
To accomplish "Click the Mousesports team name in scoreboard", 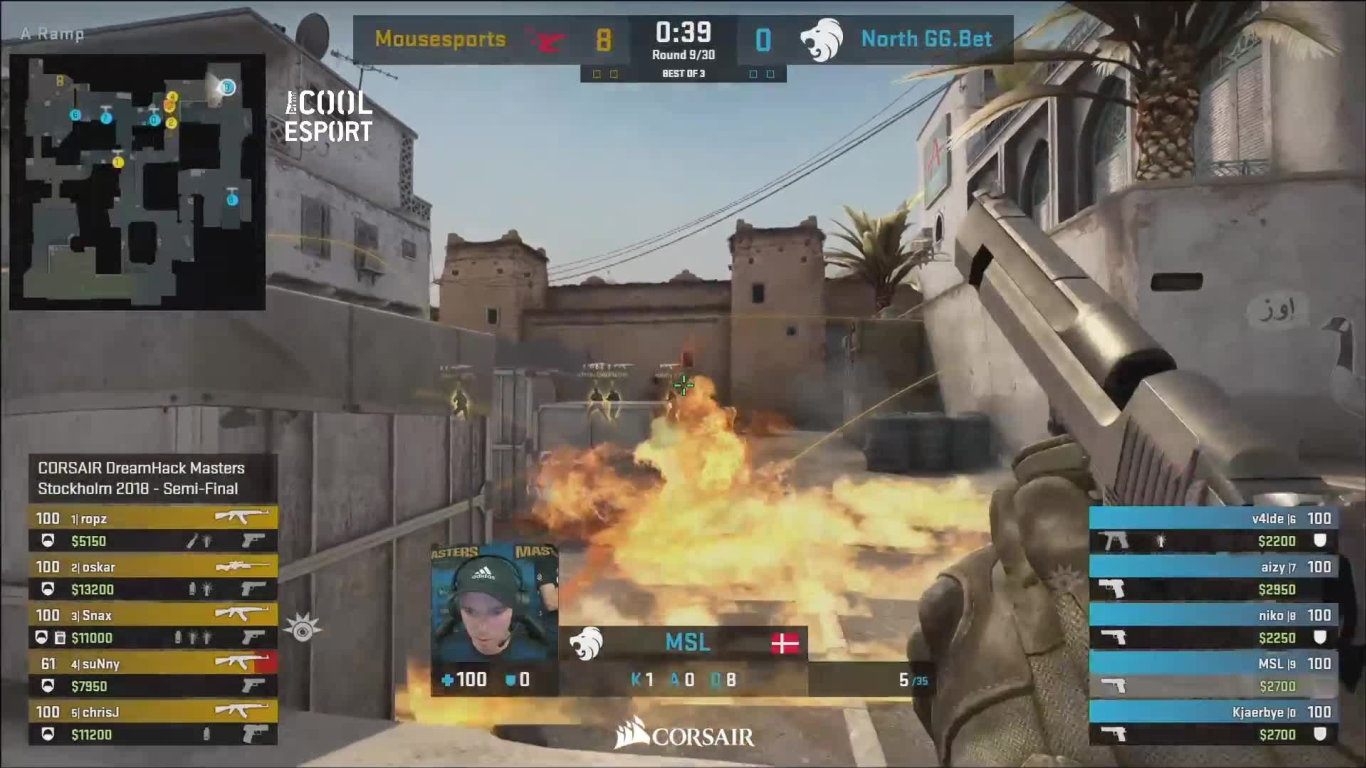I will [x=440, y=40].
